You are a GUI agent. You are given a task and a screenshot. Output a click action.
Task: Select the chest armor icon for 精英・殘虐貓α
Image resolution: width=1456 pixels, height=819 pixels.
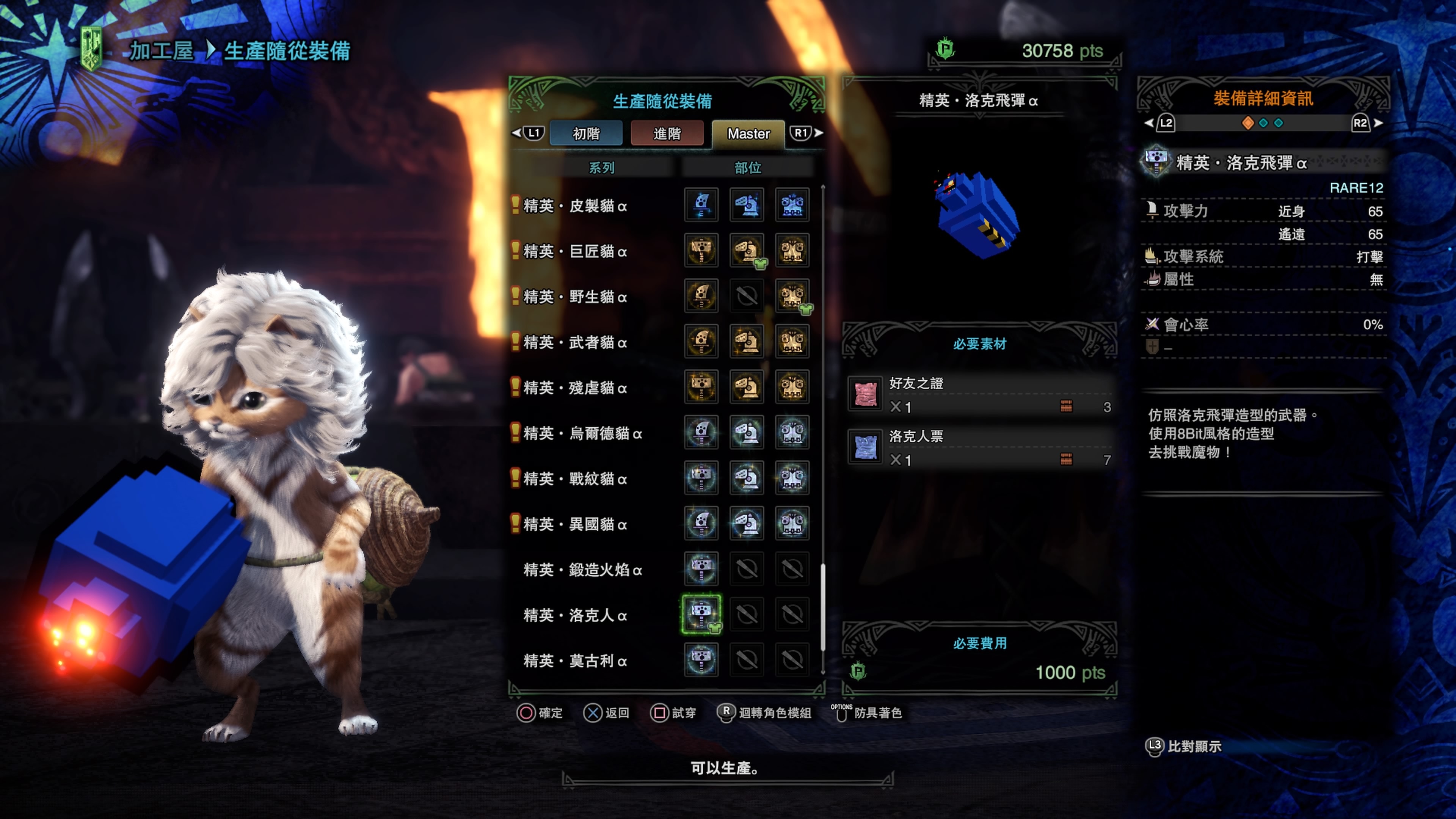pos(793,388)
